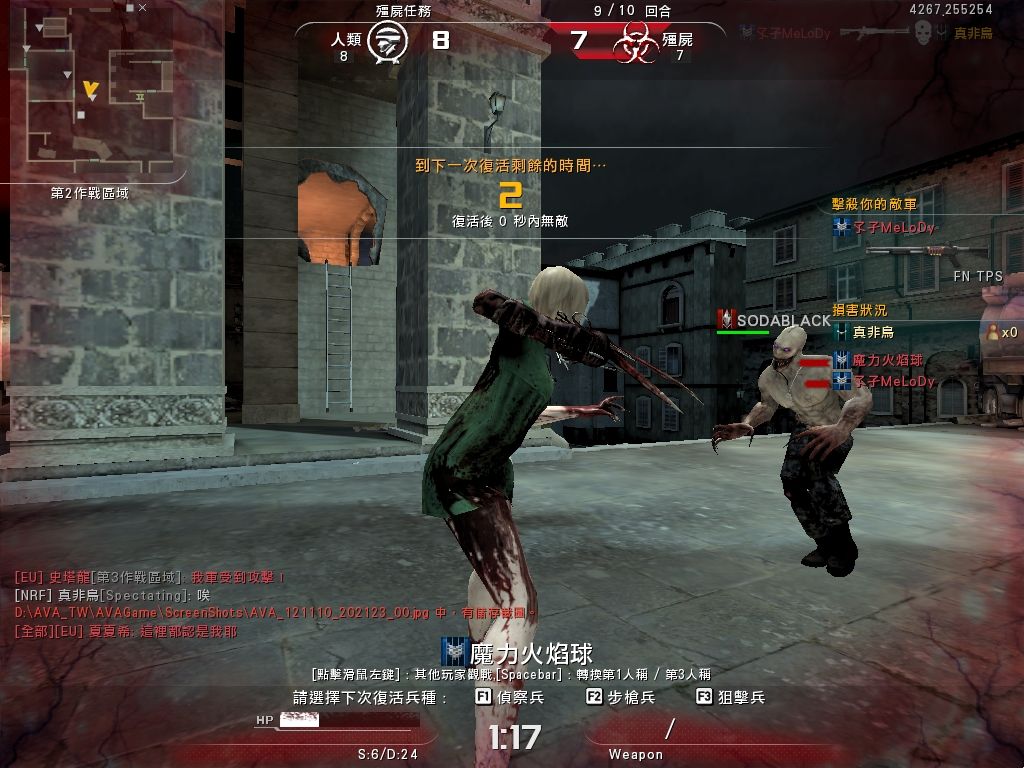Click the skull icon in the kill feed
This screenshot has width=1024, height=768.
923,33
